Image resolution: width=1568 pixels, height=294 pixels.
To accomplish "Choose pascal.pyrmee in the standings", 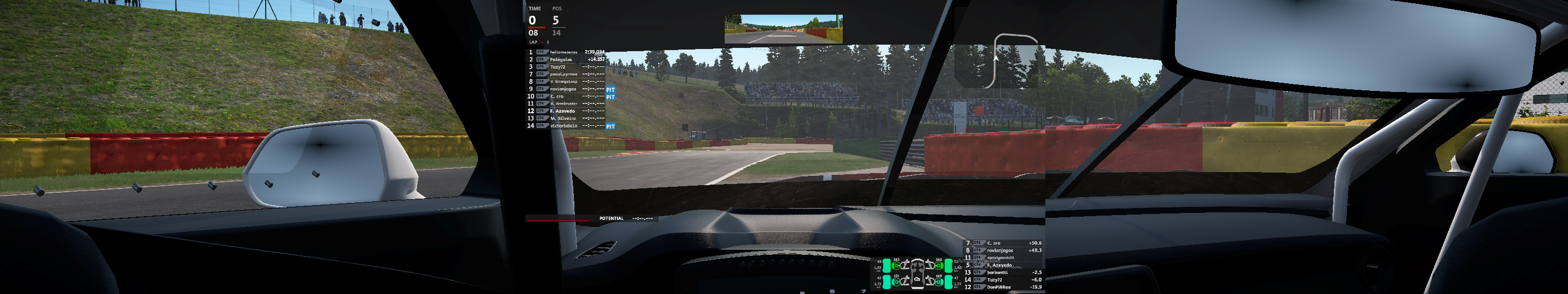I will pyautogui.click(x=563, y=74).
